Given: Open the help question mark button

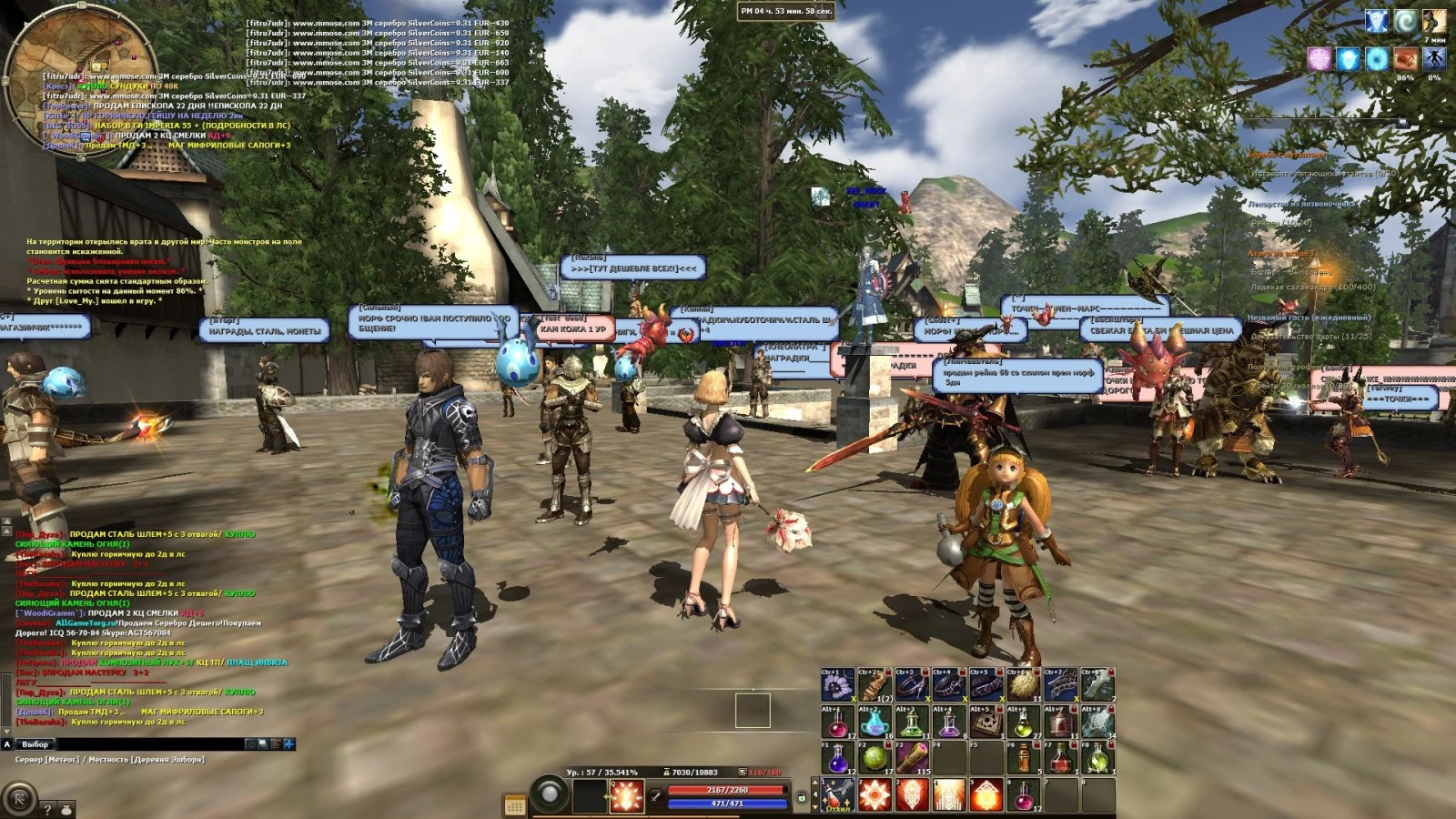Looking at the screenshot, I should click(47, 809).
